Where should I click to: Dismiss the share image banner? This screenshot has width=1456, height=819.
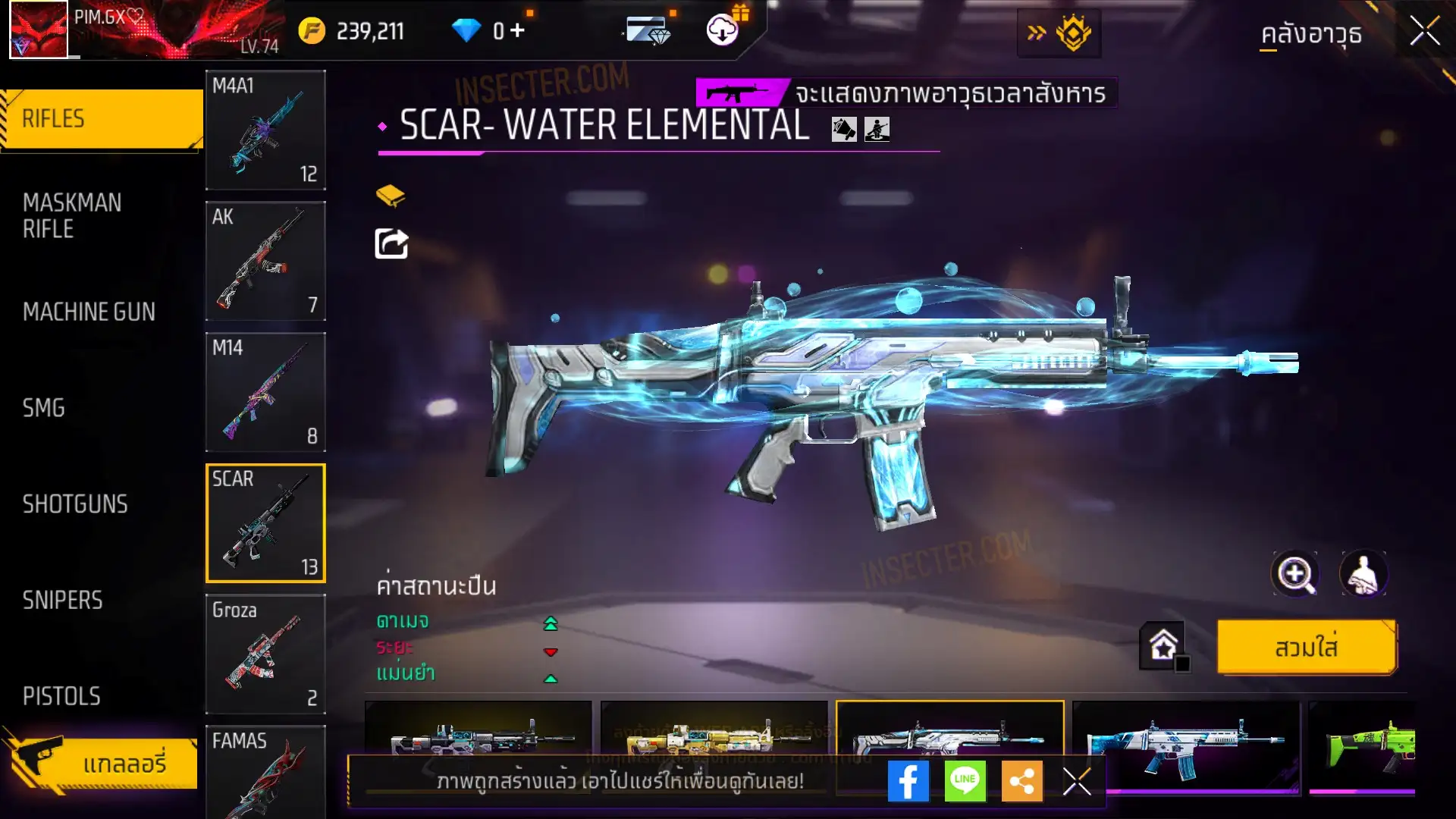click(x=1077, y=781)
